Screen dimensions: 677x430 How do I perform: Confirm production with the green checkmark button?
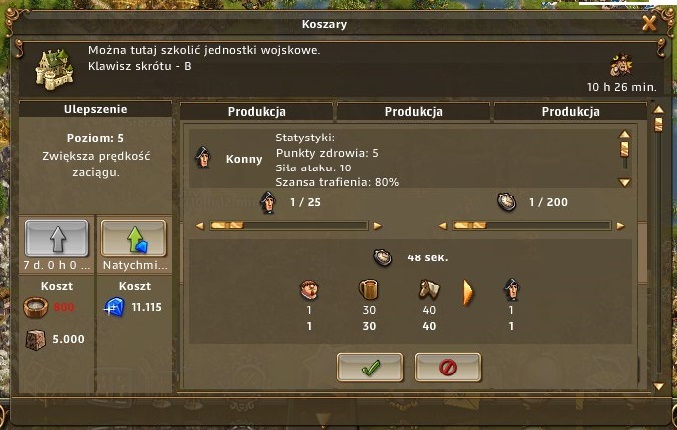[369, 367]
